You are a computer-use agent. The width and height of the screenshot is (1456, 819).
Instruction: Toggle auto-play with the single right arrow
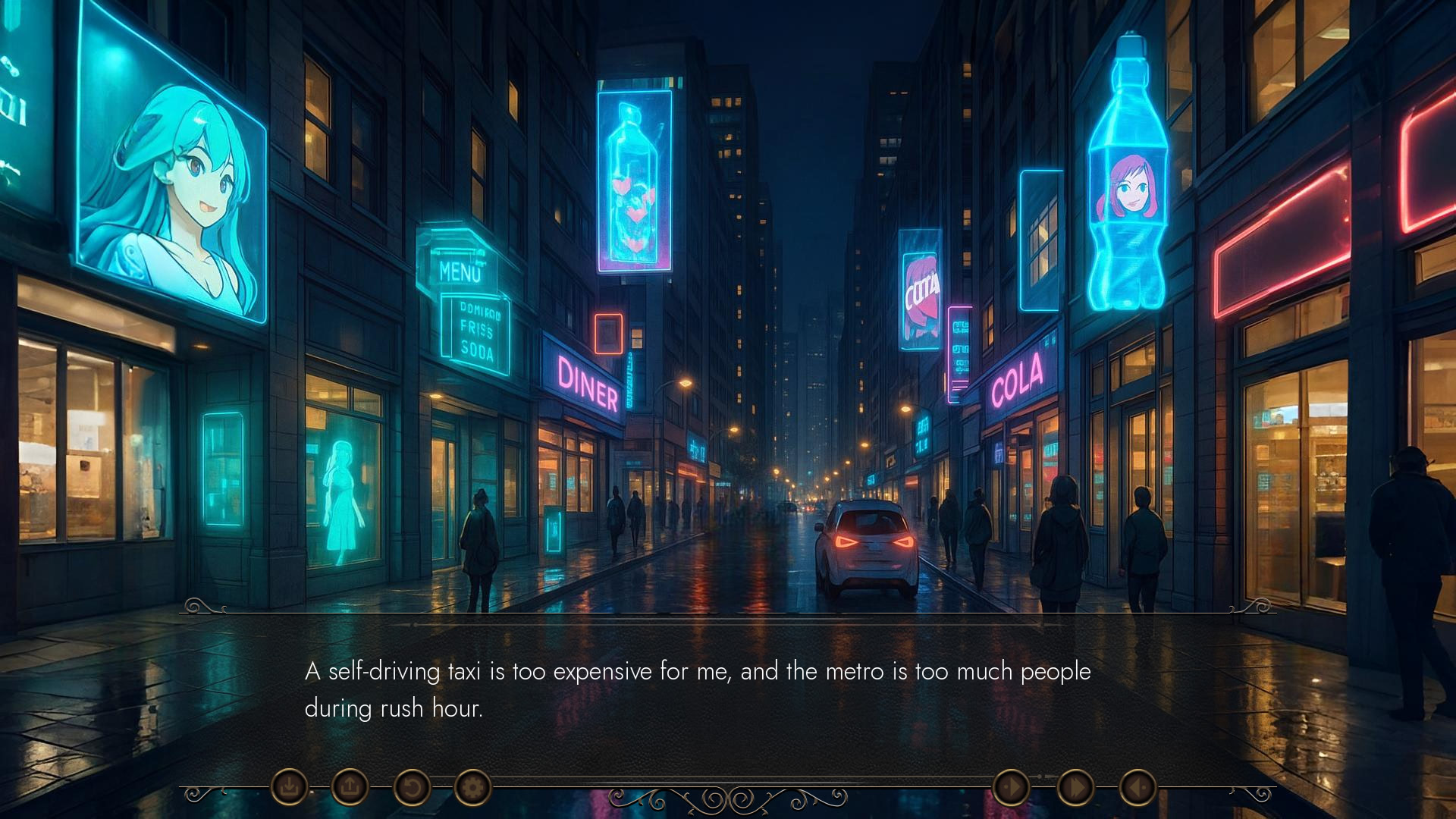pos(1011,787)
